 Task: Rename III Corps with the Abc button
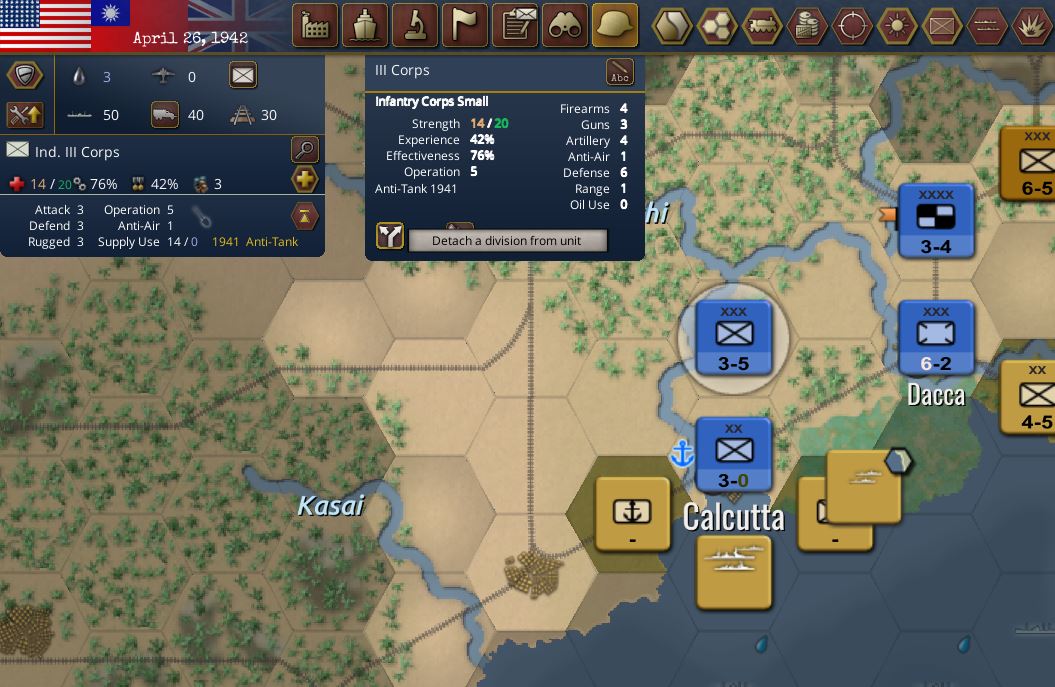(620, 73)
